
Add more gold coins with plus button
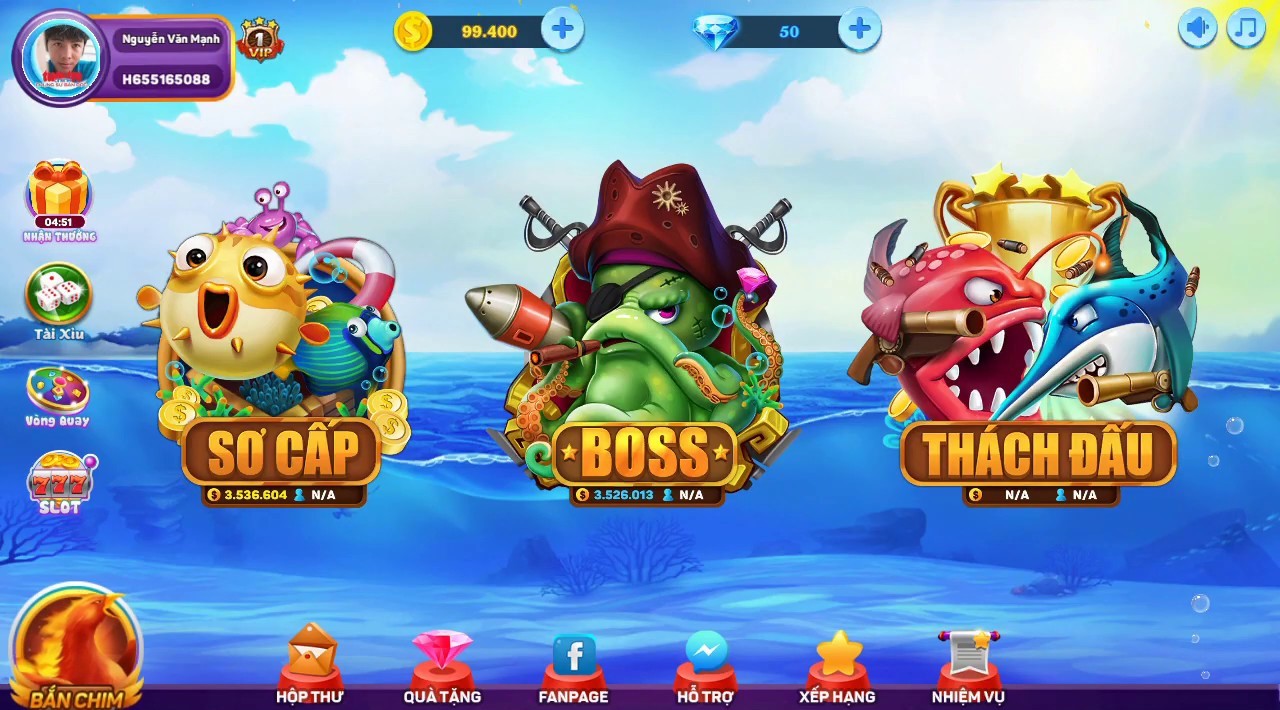coord(563,30)
